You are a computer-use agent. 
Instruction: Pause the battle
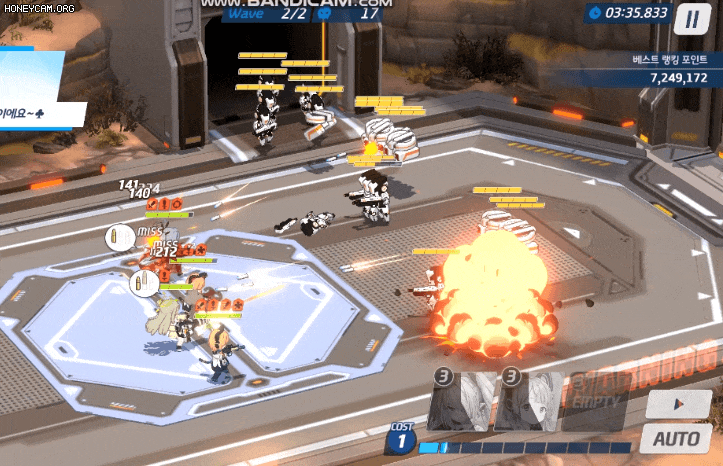point(690,17)
